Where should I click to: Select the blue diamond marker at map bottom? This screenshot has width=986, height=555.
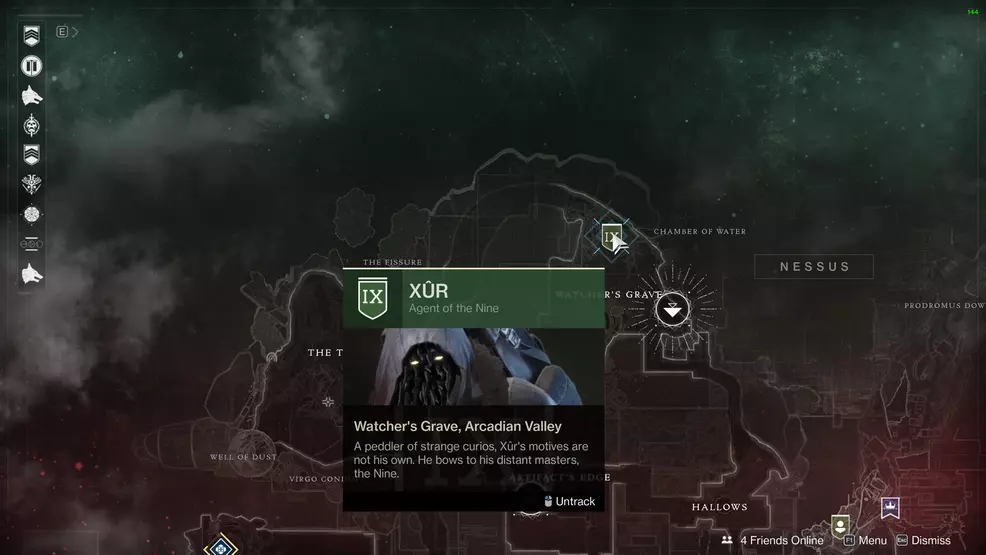pos(219,546)
